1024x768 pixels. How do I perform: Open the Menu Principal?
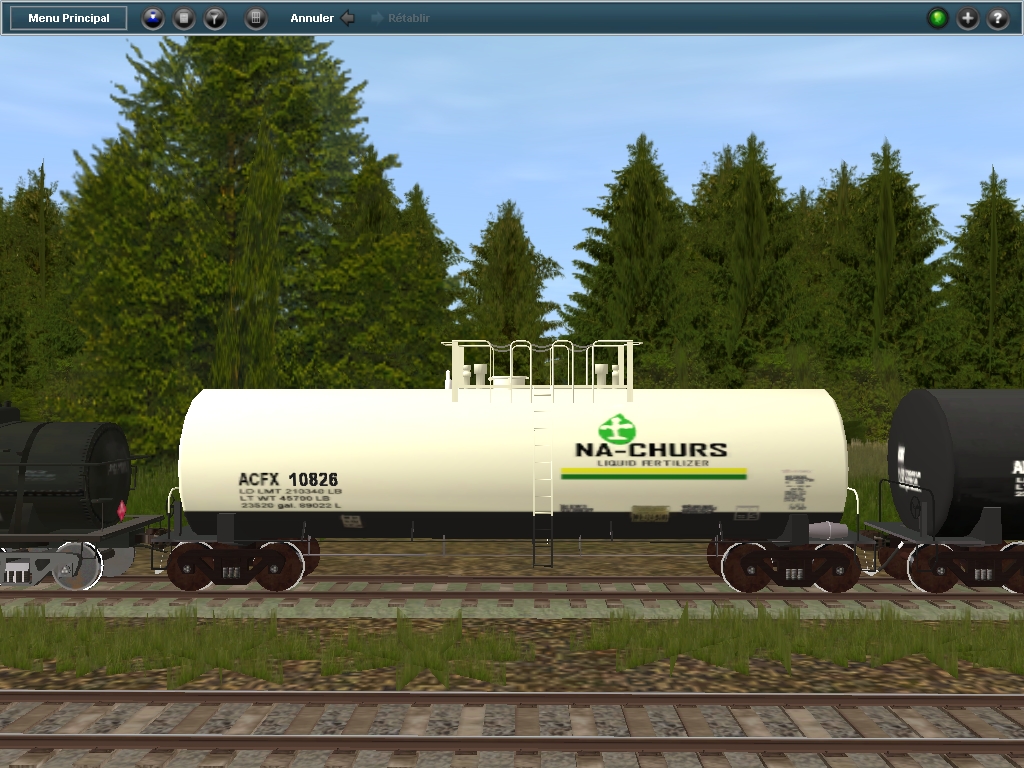pyautogui.click(x=69, y=18)
